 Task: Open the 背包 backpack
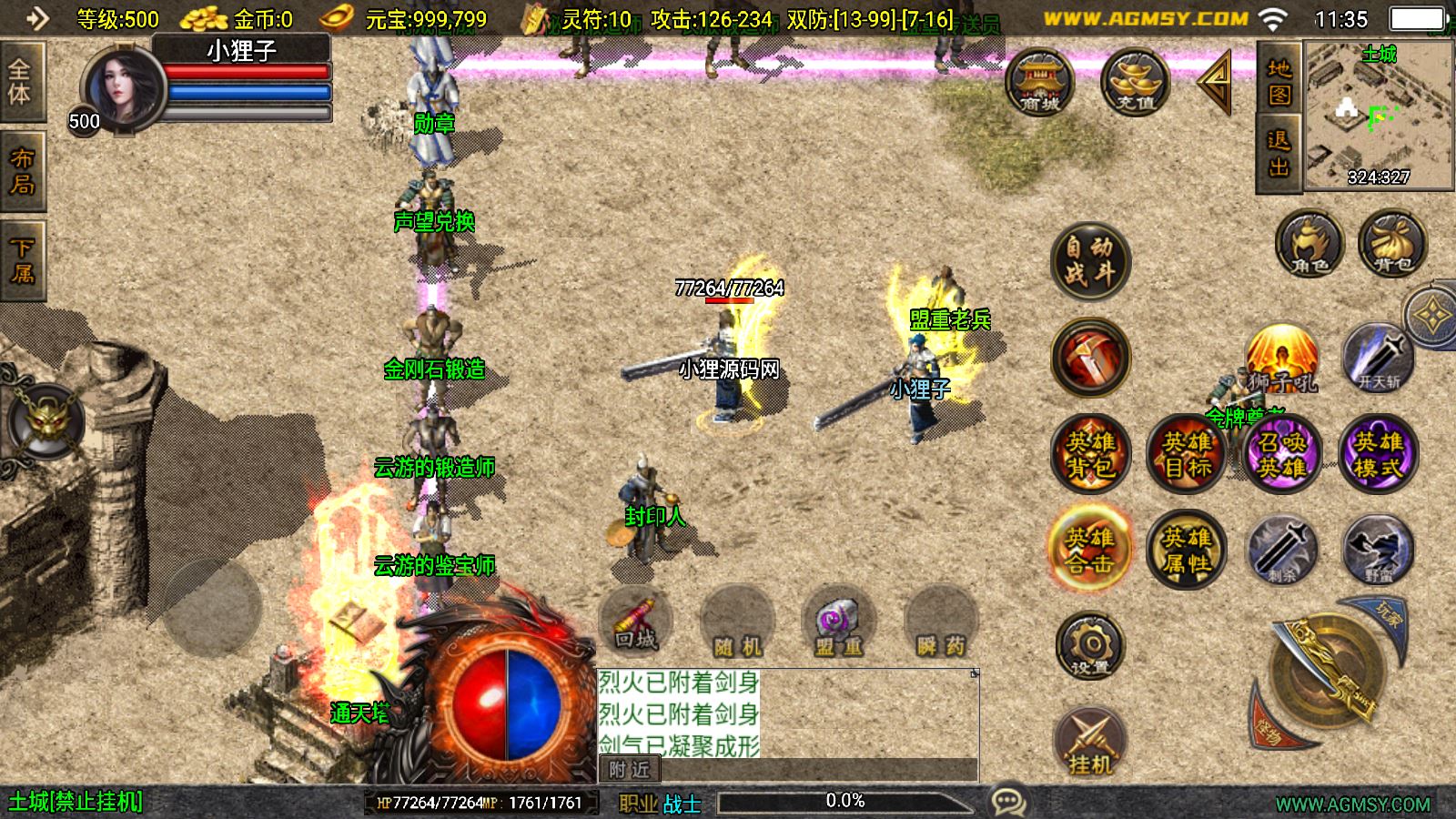tap(1392, 244)
